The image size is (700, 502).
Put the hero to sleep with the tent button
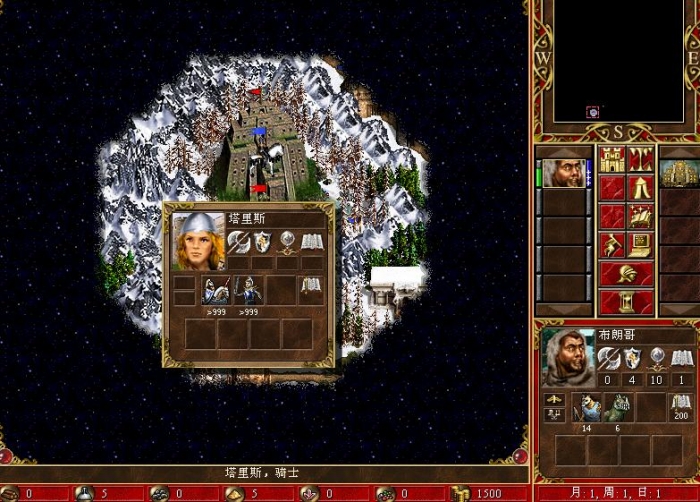point(641,187)
